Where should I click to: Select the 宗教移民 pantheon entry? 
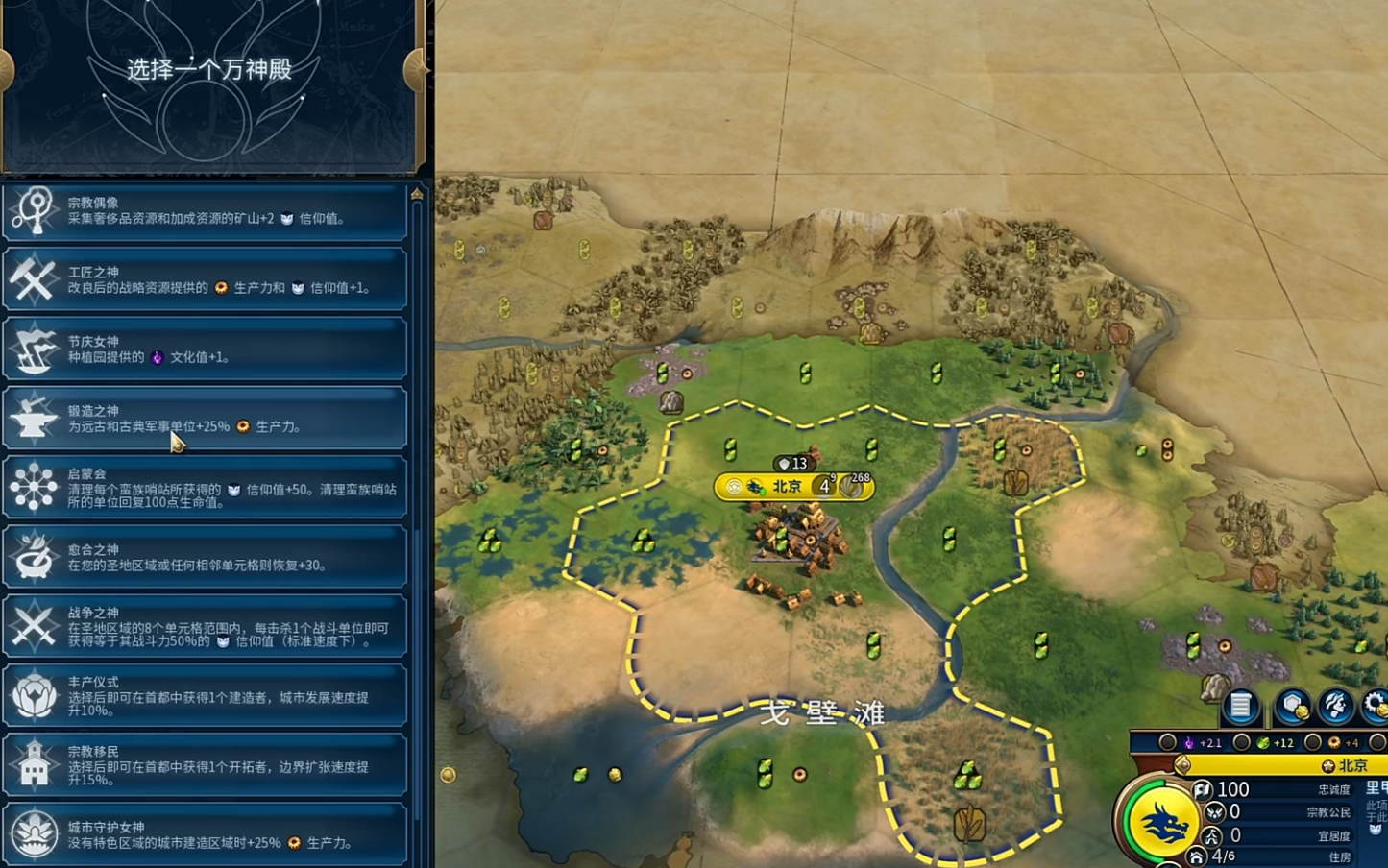[x=206, y=765]
